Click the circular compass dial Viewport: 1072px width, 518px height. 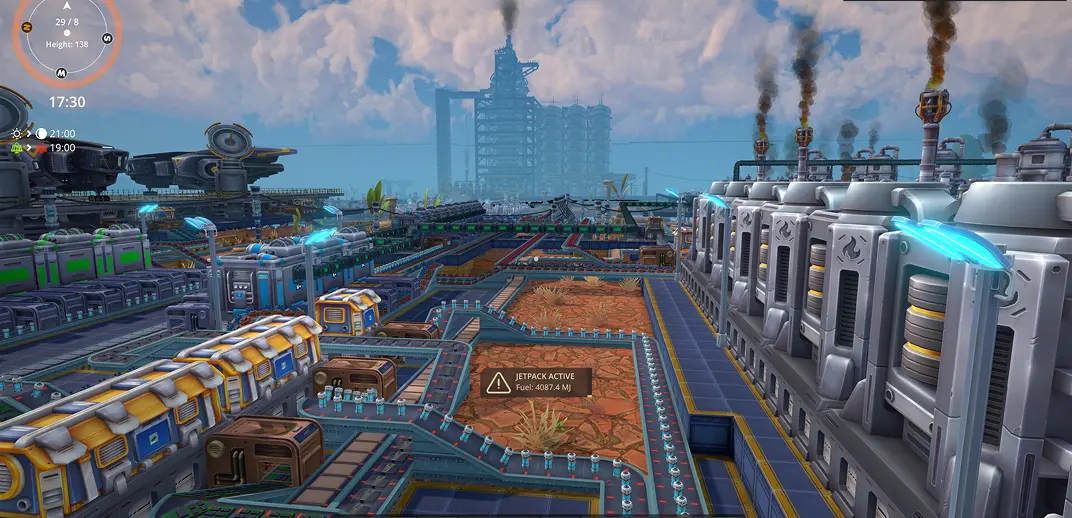tap(67, 34)
